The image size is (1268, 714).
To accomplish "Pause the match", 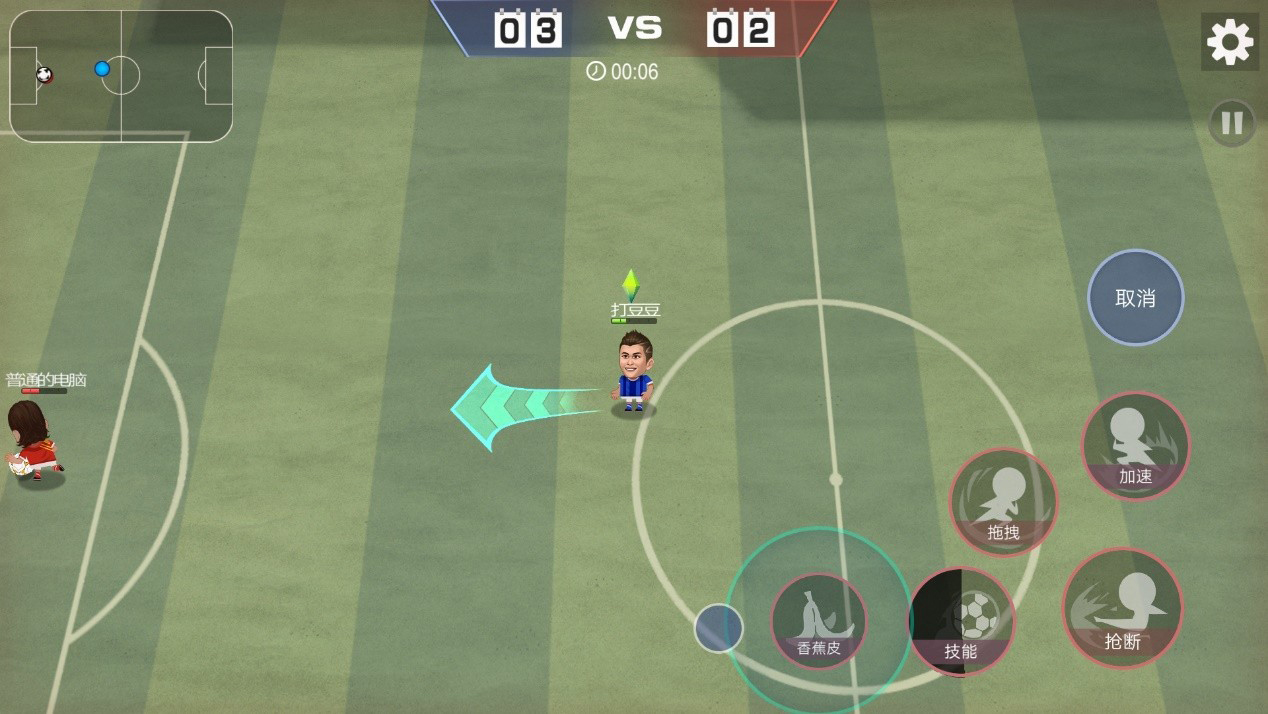I will (x=1232, y=123).
